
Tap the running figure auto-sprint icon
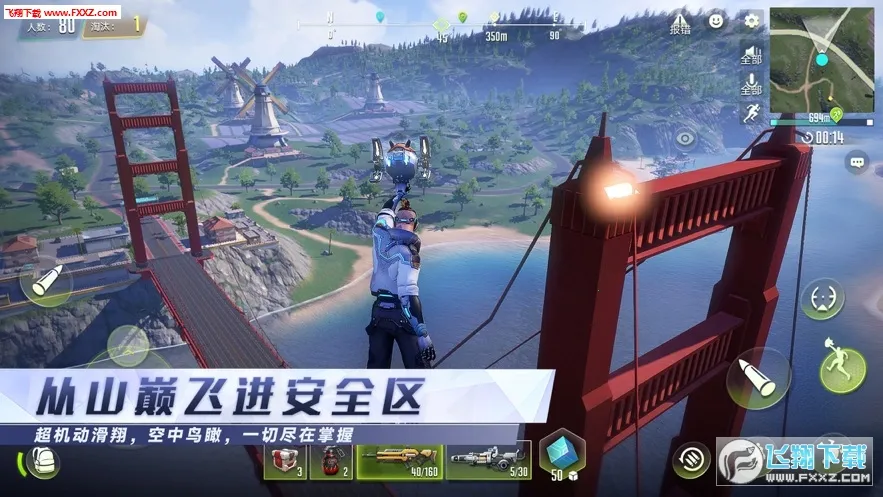(751, 112)
